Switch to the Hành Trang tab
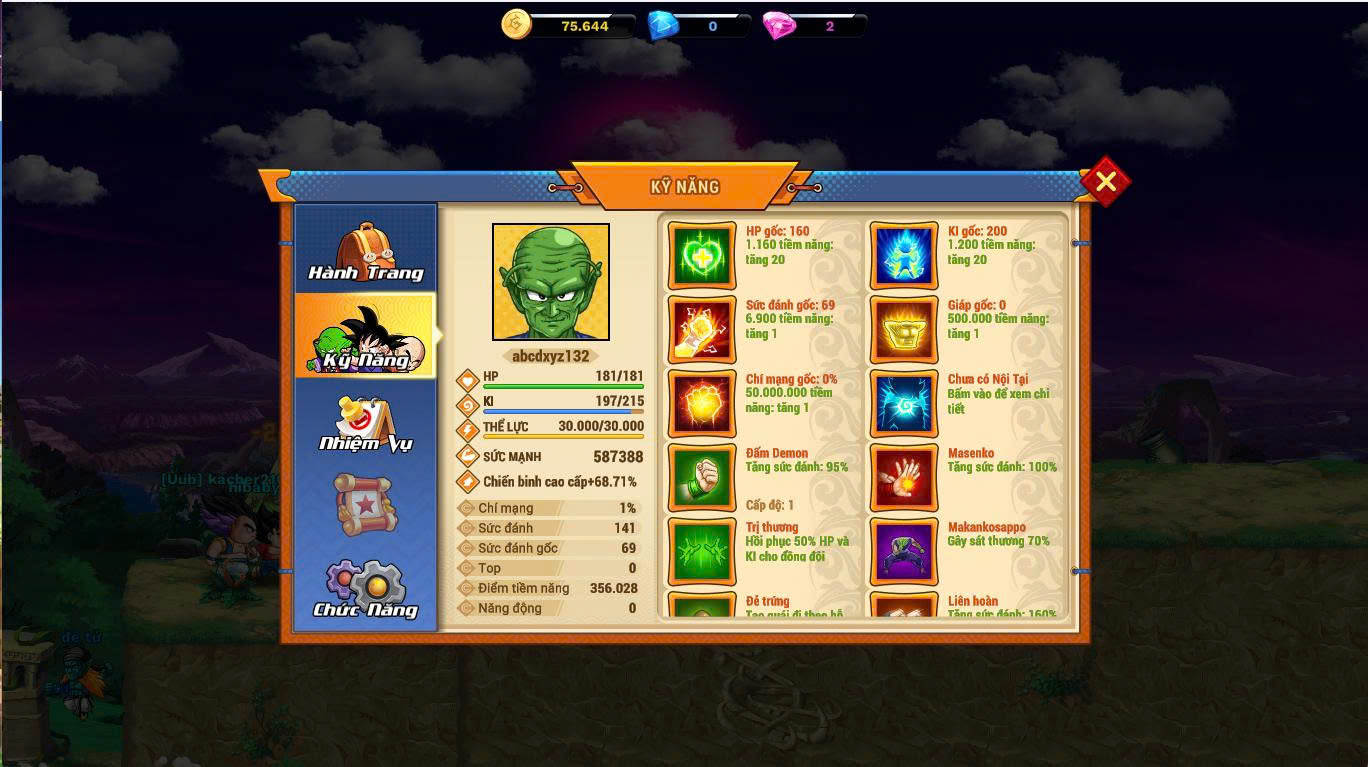This screenshot has height=767, width=1368. pyautogui.click(x=366, y=251)
